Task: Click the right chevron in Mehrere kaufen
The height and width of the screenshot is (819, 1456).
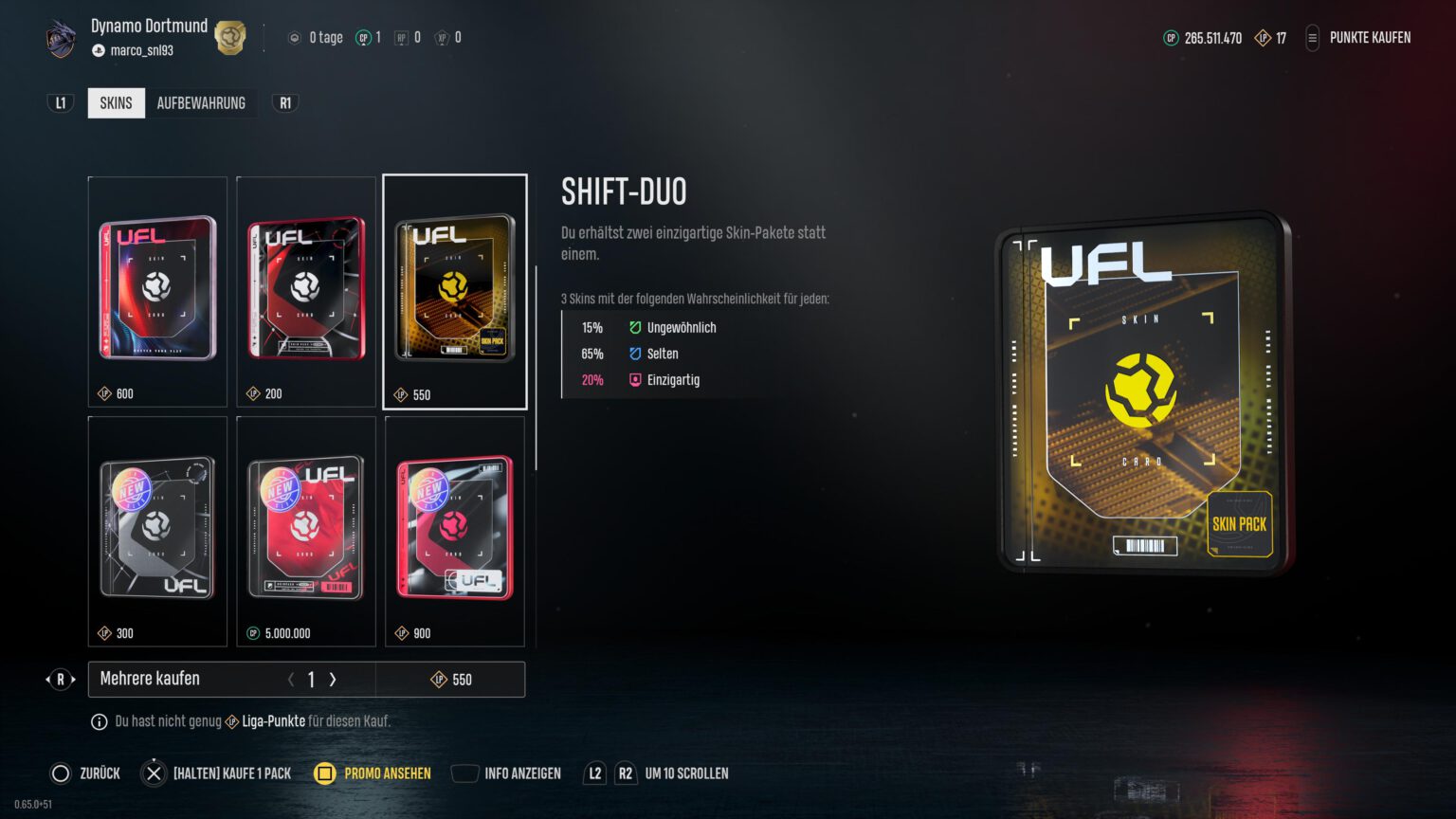Action: [x=332, y=680]
